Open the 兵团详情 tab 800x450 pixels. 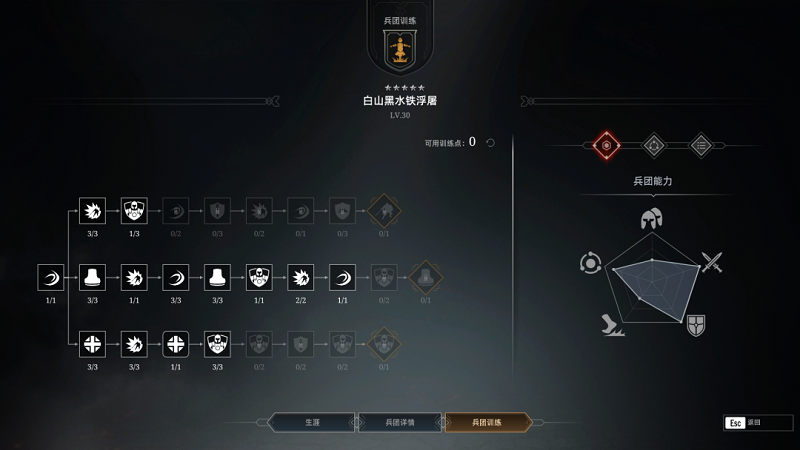point(399,422)
